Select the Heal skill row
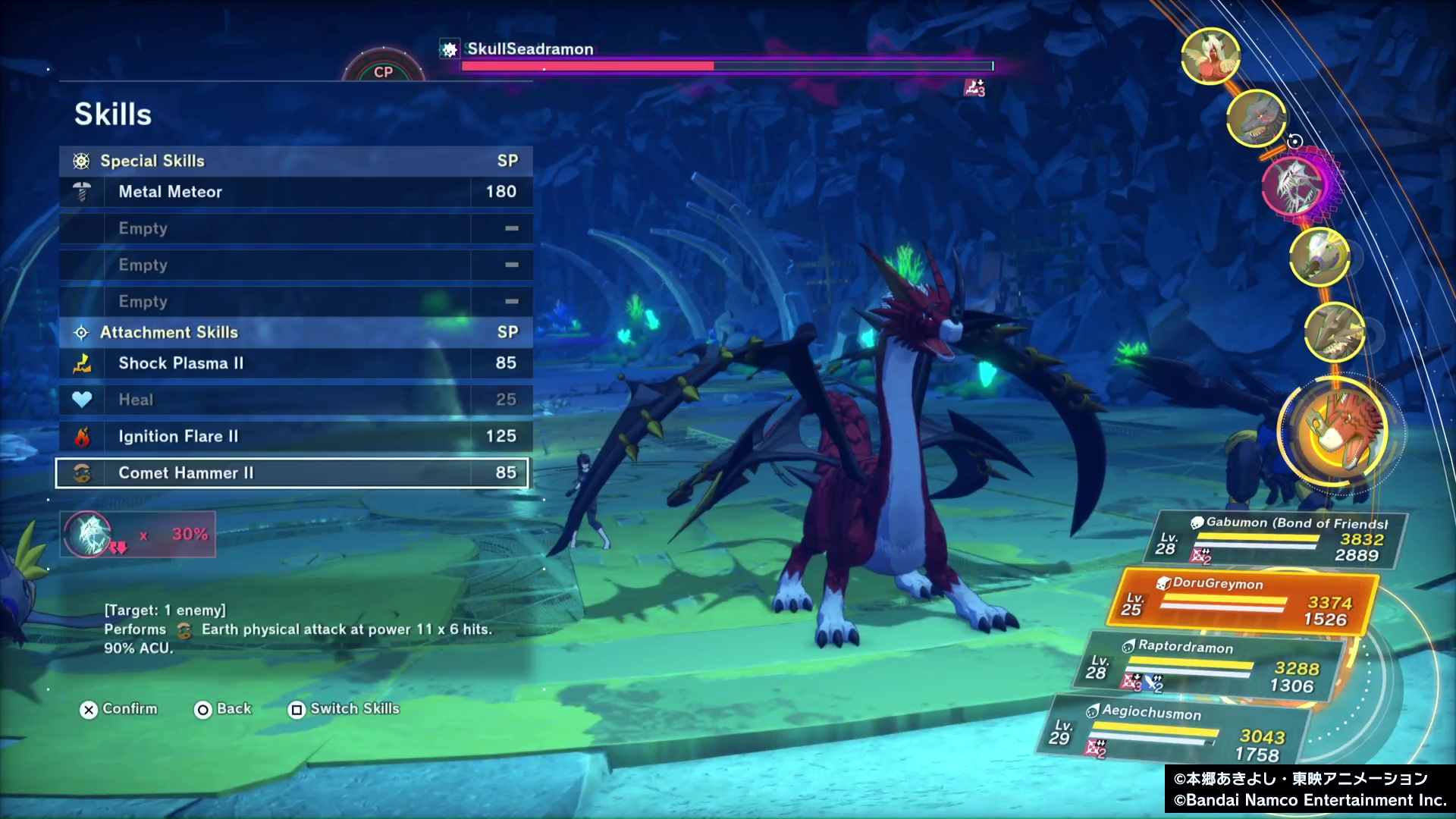Image resolution: width=1456 pixels, height=819 pixels. [296, 400]
